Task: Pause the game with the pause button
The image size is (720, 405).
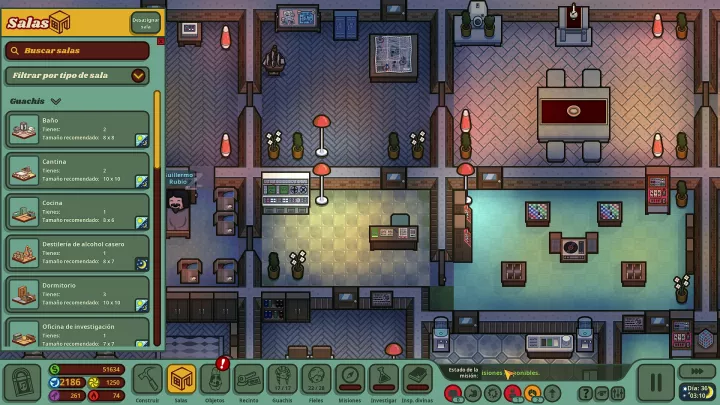Action: coord(656,381)
